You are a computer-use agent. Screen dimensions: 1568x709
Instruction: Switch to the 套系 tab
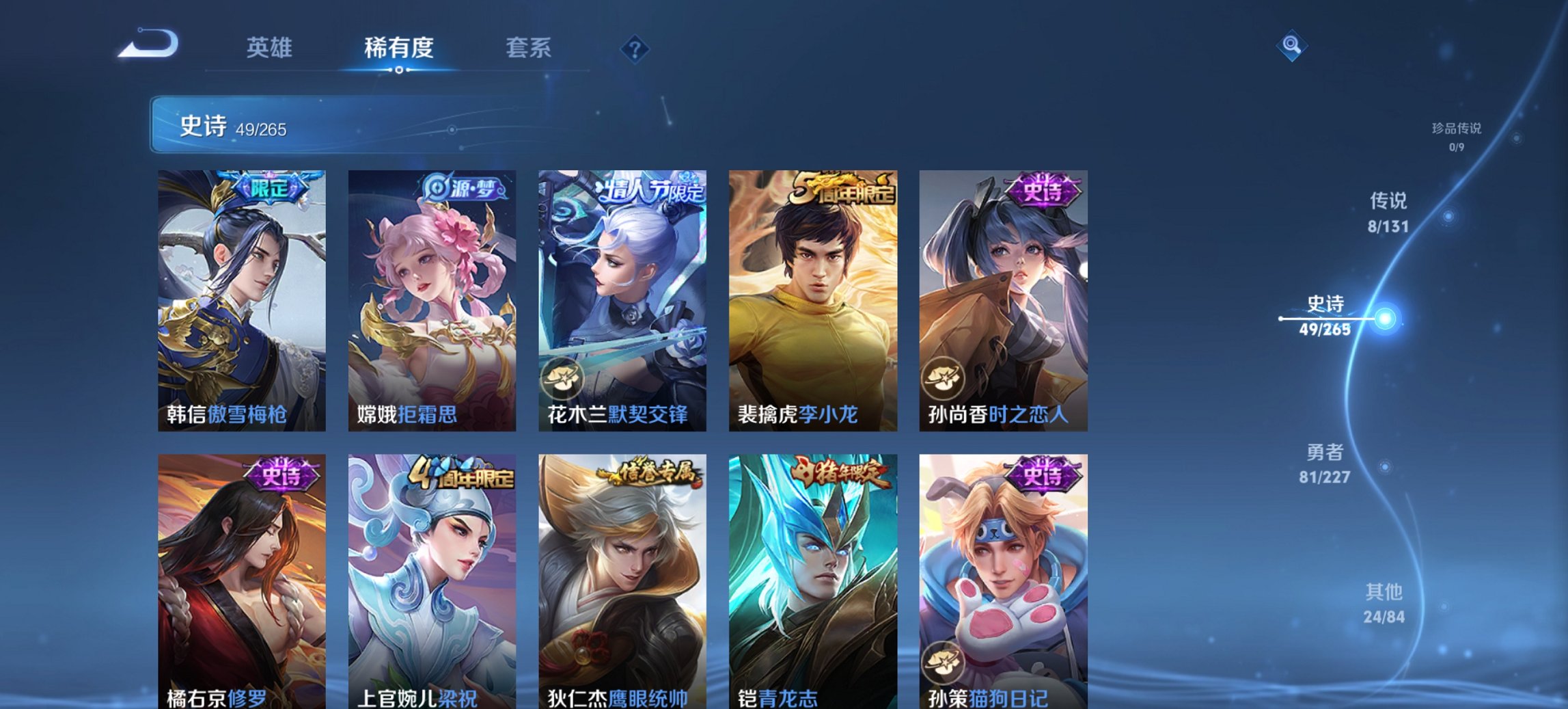529,48
